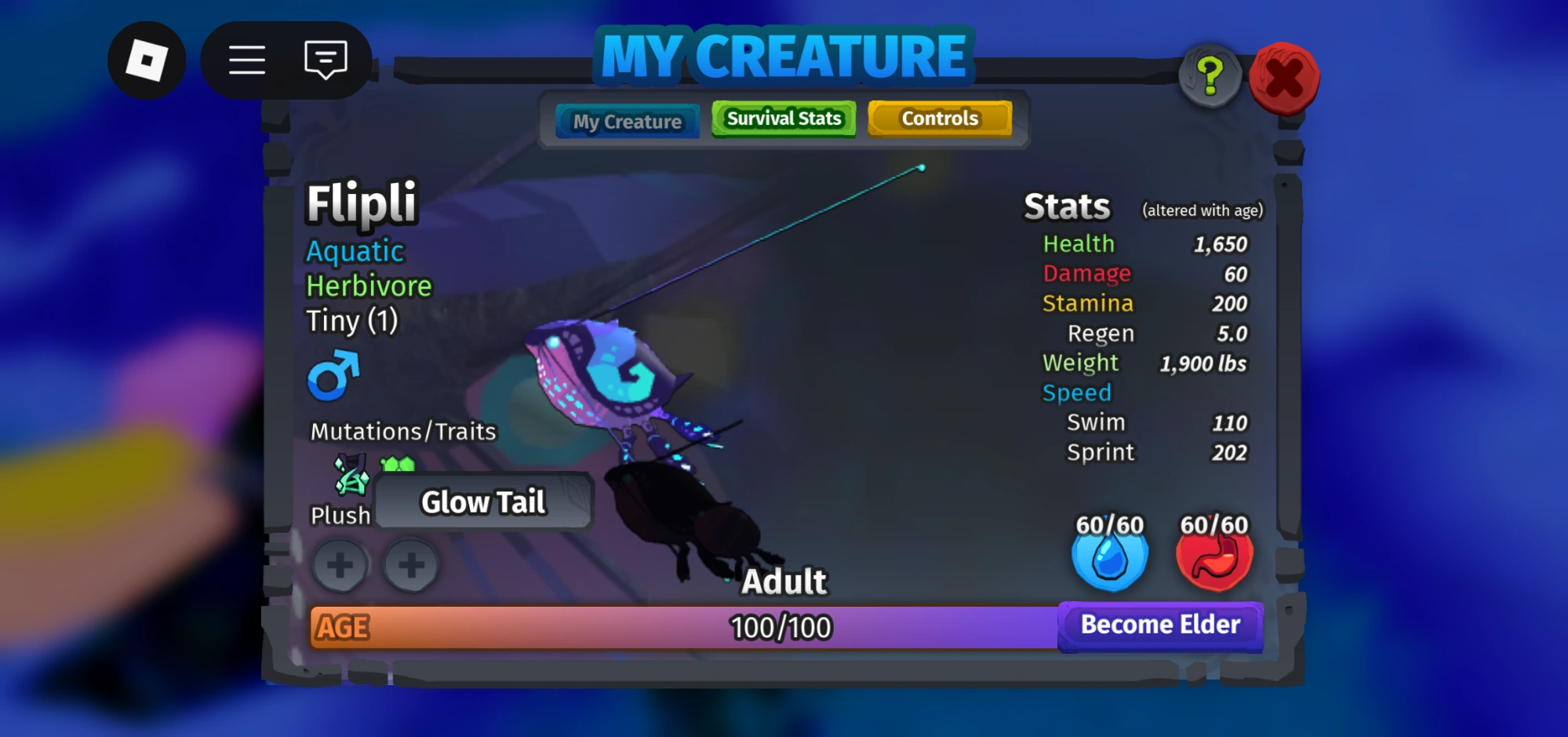The width and height of the screenshot is (1568, 737).
Task: Expand the first empty mutation slot
Action: click(340, 564)
